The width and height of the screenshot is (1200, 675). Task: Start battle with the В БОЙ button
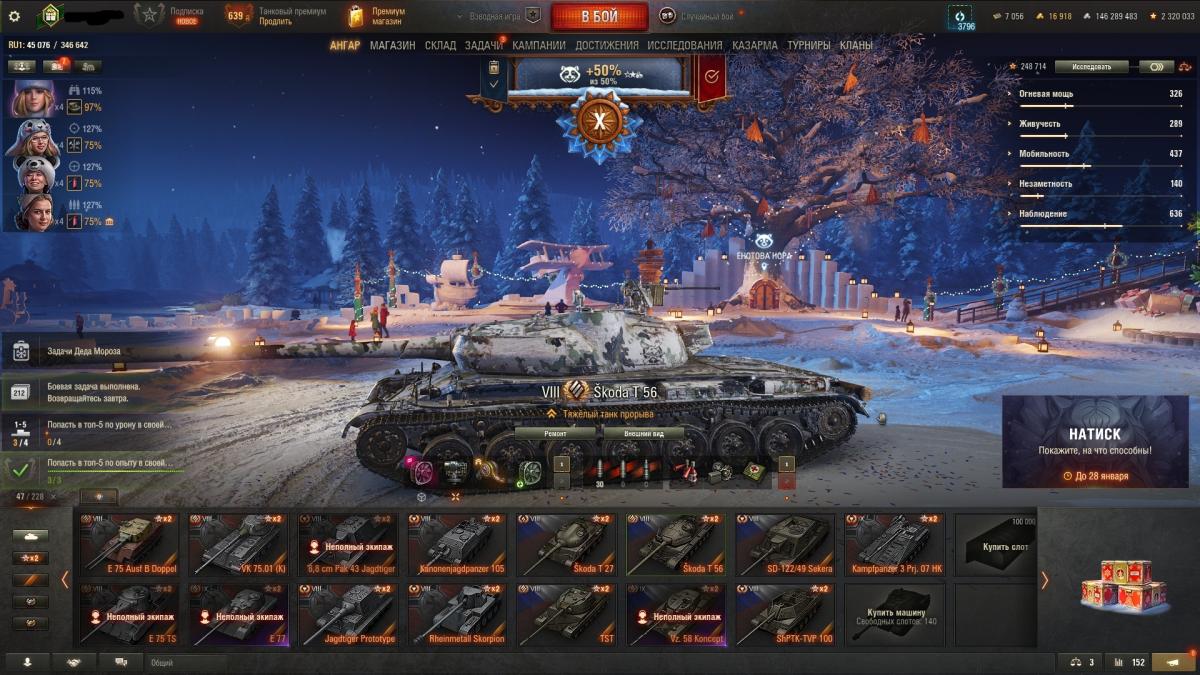pos(599,17)
